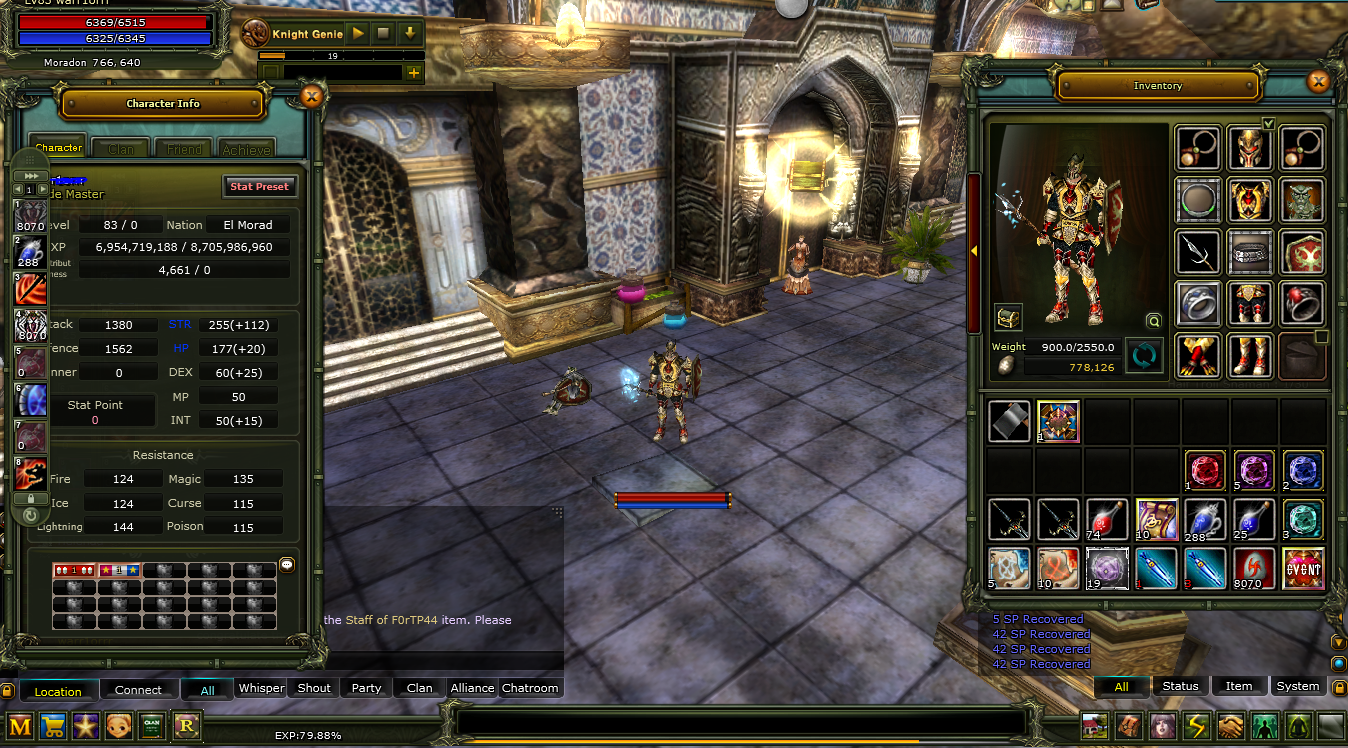The width and height of the screenshot is (1348, 748).
Task: Open the Friend tab
Action: [183, 149]
